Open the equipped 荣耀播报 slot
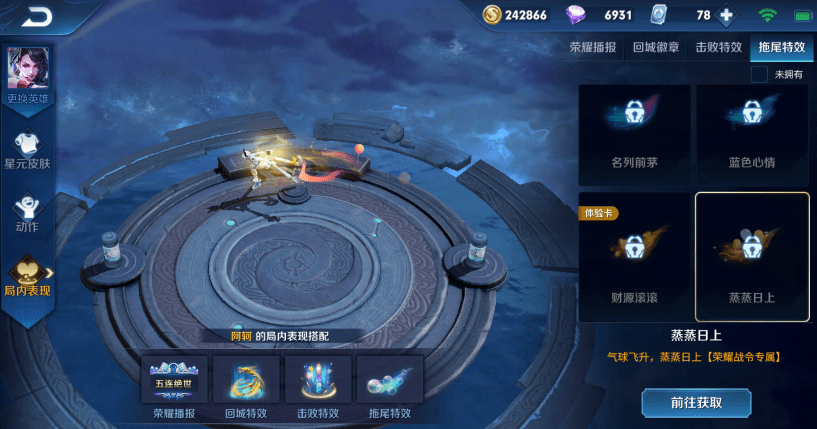Screen dimensions: 817x429 175,386
